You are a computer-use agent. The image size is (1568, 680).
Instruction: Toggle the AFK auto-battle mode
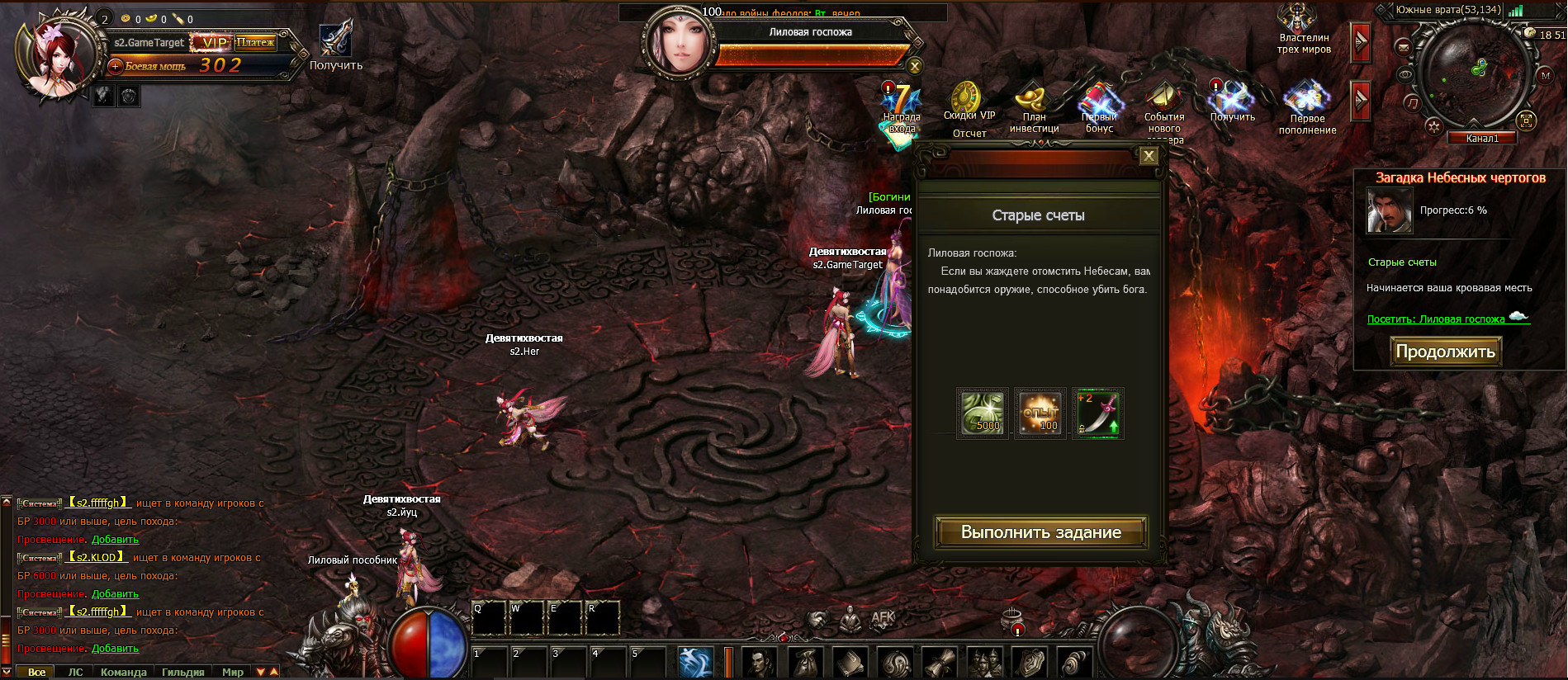(x=883, y=617)
